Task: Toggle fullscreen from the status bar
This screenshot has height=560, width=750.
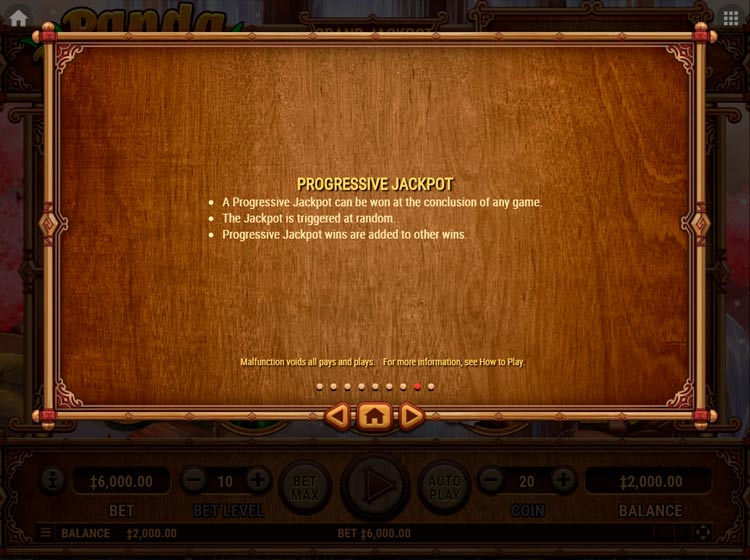Action: pyautogui.click(x=703, y=533)
